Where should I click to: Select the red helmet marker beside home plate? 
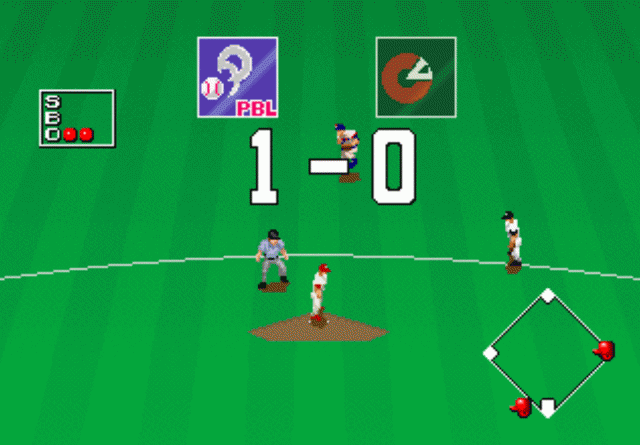point(521,406)
